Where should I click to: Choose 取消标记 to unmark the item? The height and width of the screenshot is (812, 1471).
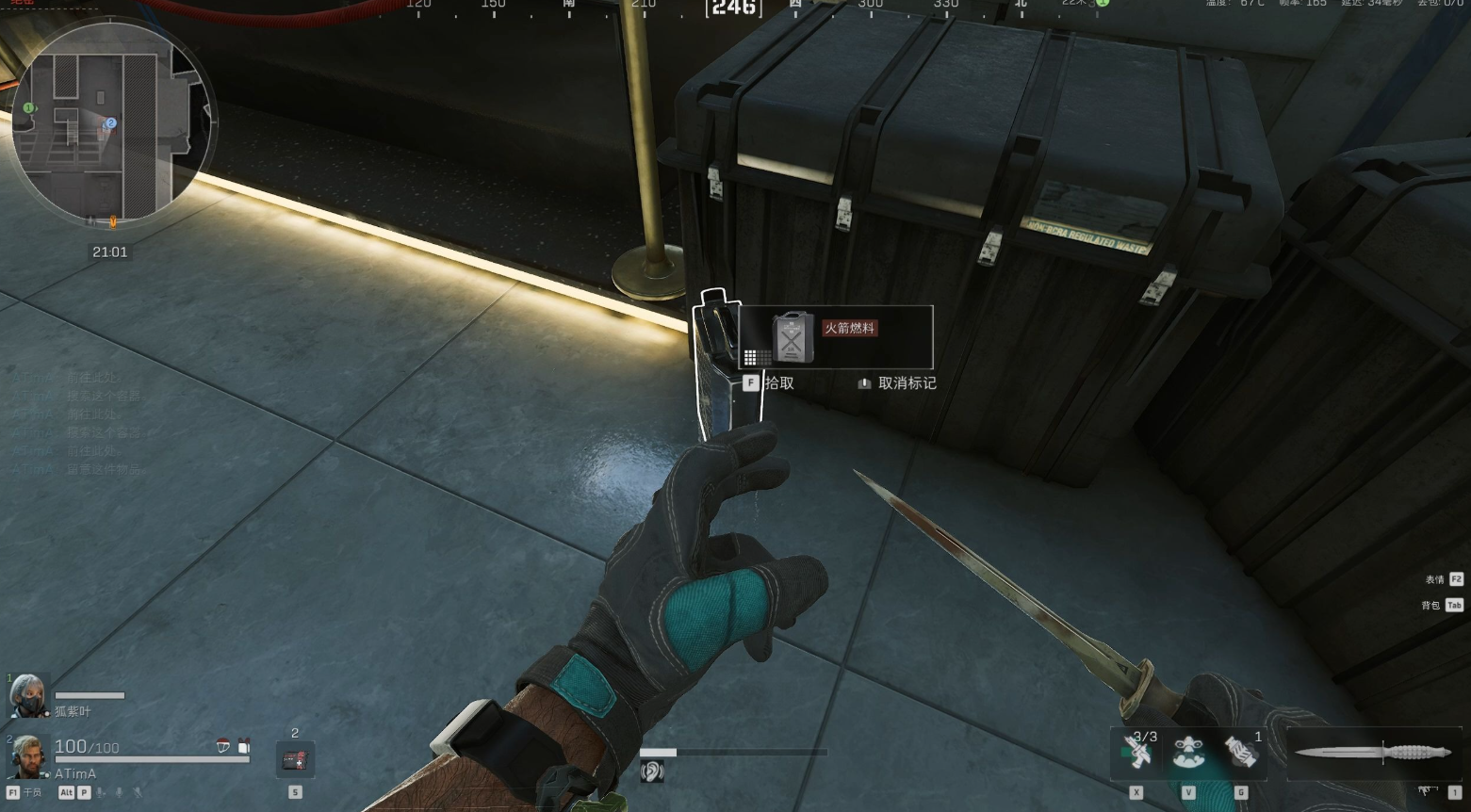click(897, 383)
